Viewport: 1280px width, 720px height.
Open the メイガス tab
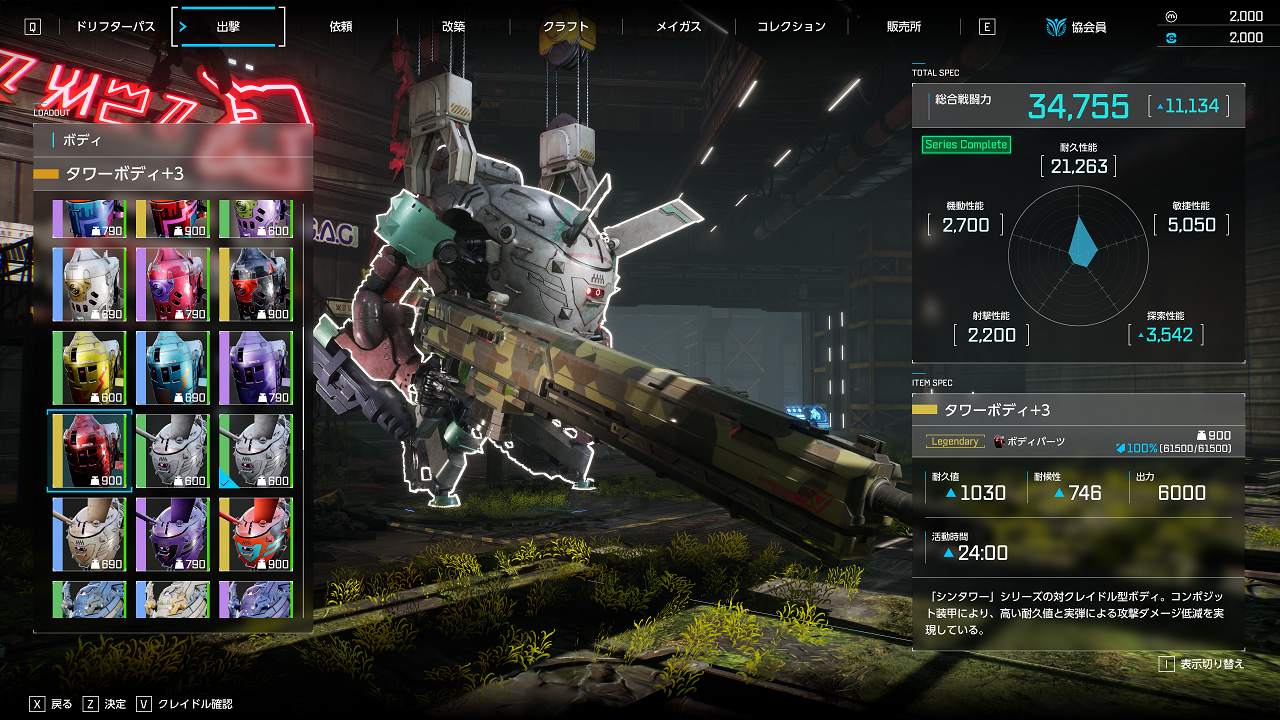tap(678, 27)
